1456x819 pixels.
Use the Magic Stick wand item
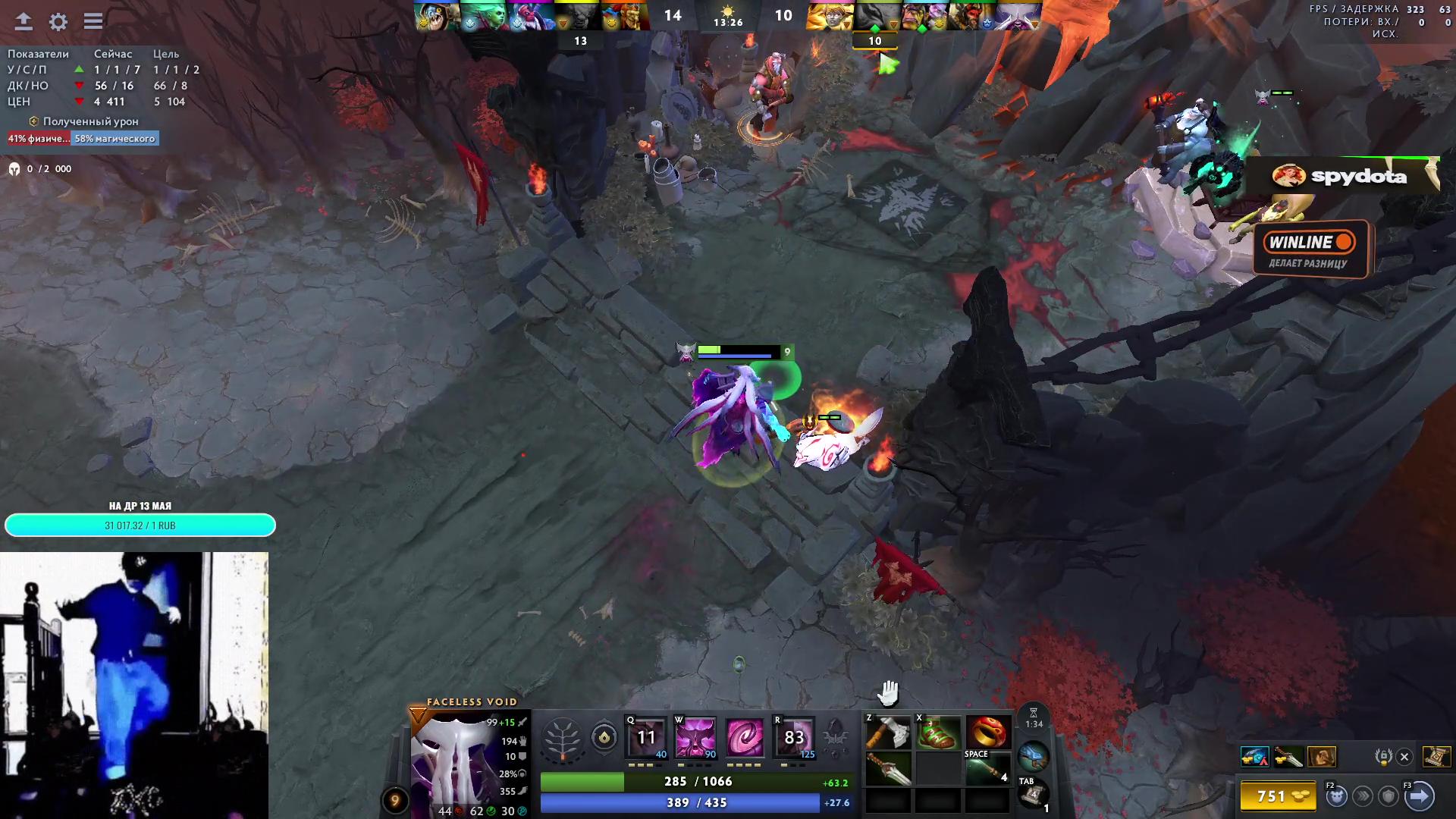988,770
